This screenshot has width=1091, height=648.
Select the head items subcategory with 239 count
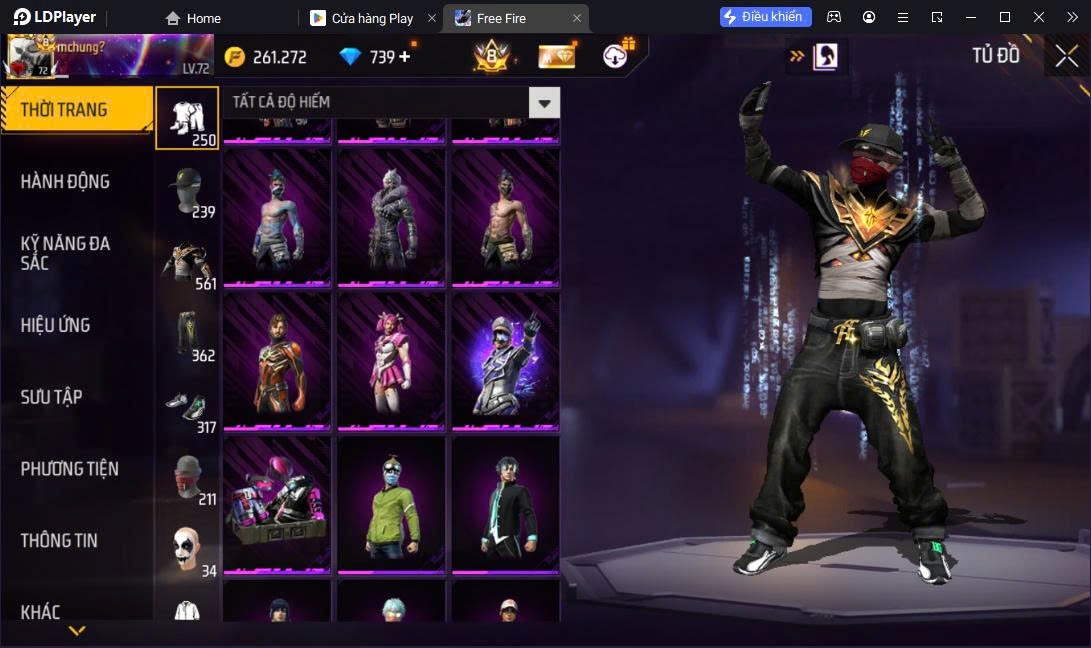tap(187, 190)
